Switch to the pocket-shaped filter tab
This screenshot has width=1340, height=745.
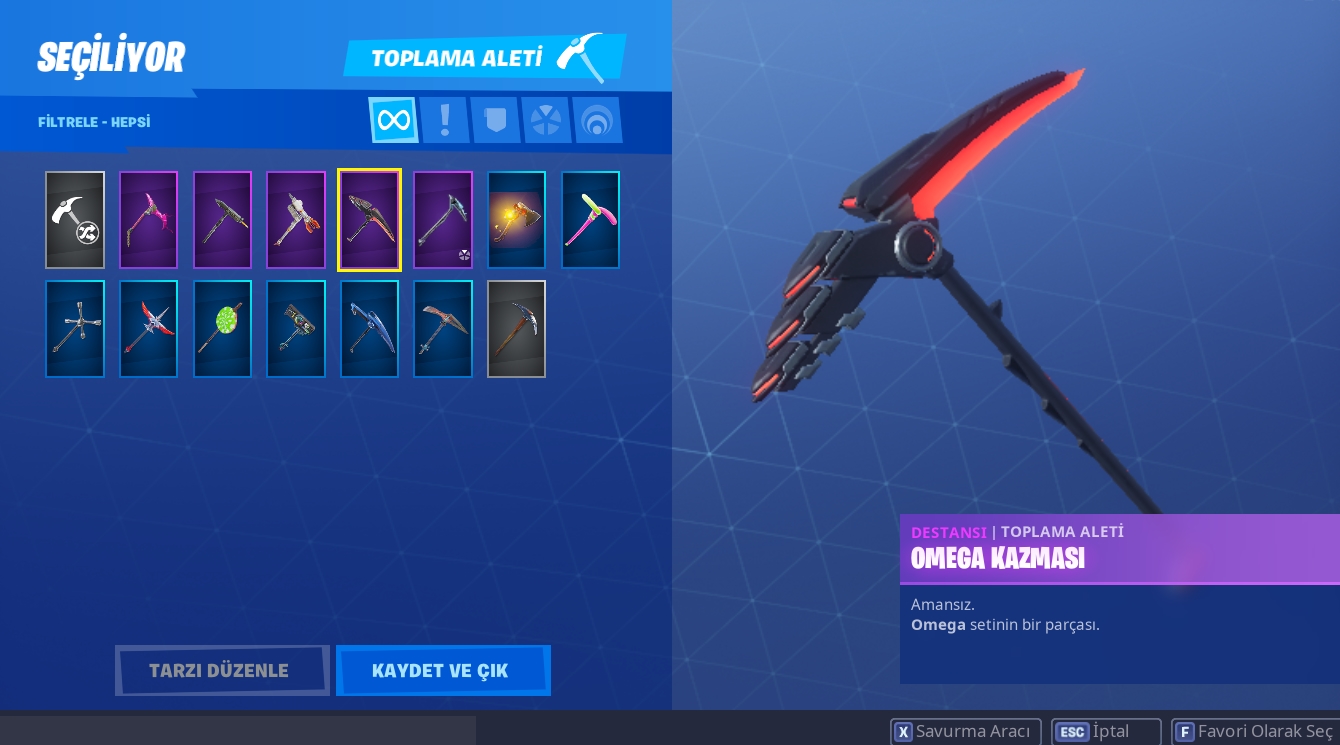[495, 121]
